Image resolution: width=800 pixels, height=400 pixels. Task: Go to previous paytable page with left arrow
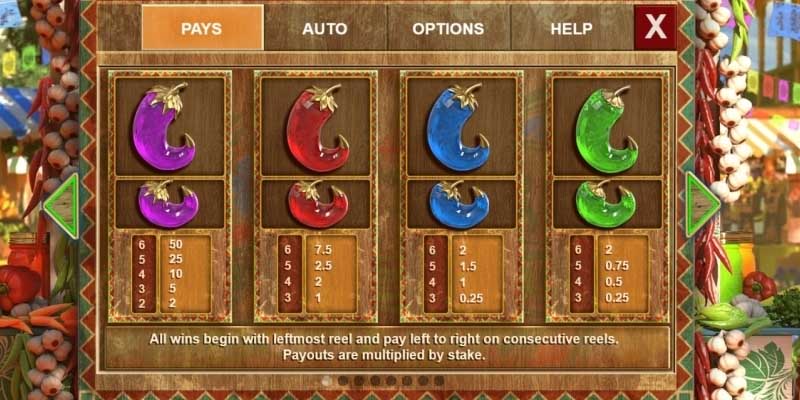(62, 206)
